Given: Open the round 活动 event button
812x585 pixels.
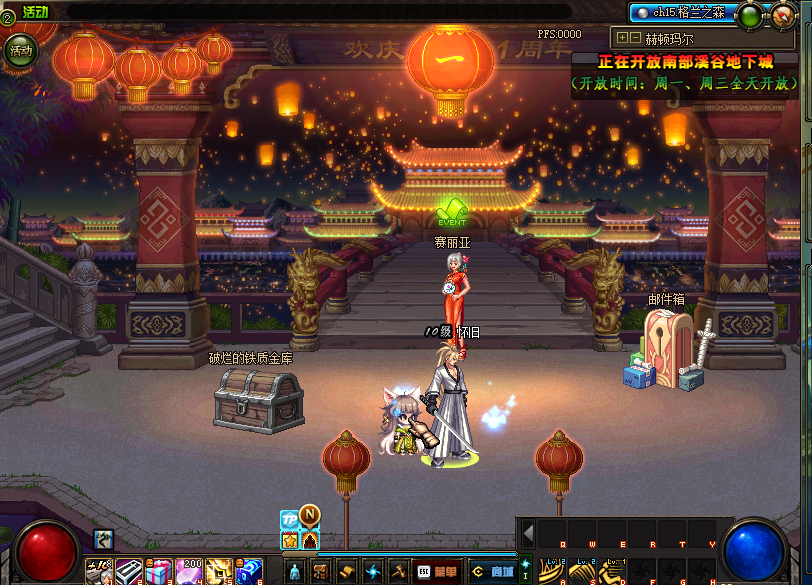Looking at the screenshot, I should point(19,49).
